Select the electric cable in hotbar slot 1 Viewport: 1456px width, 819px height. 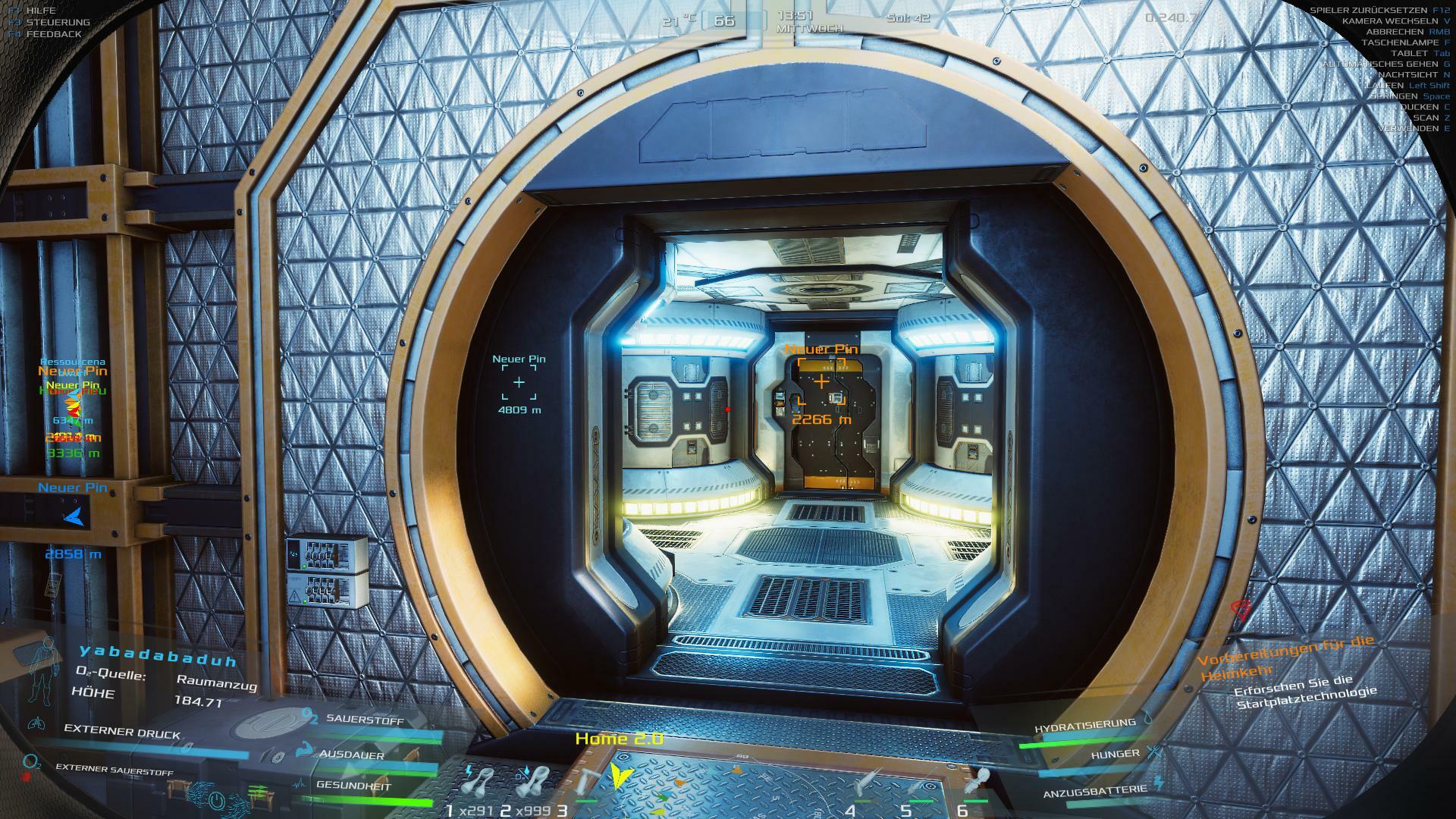(x=480, y=781)
